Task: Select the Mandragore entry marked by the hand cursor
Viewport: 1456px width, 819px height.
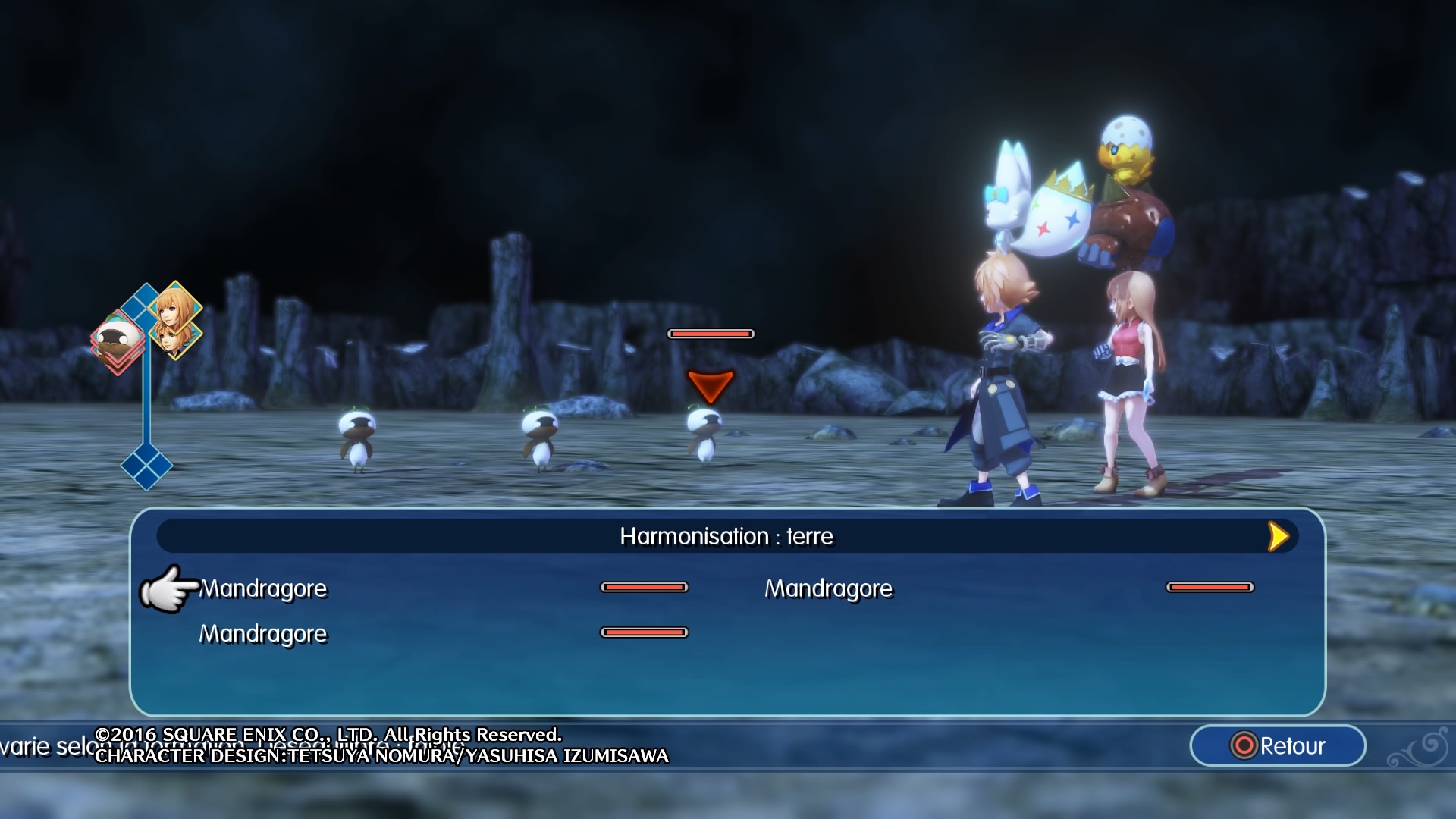Action: (x=263, y=588)
